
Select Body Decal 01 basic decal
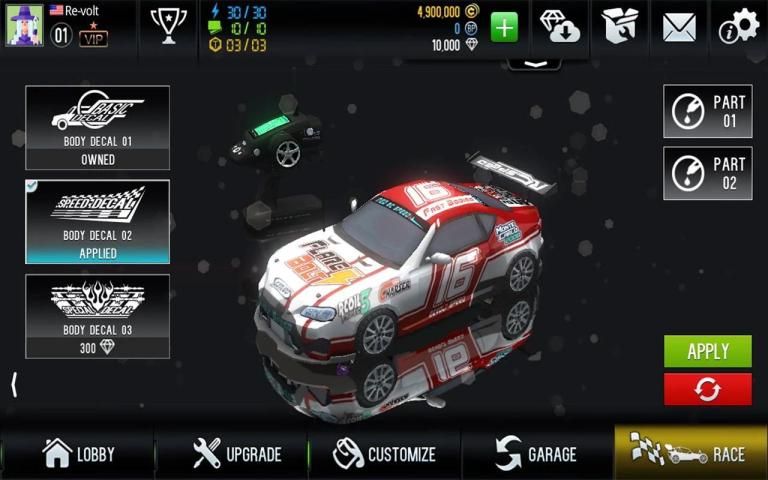(x=97, y=126)
